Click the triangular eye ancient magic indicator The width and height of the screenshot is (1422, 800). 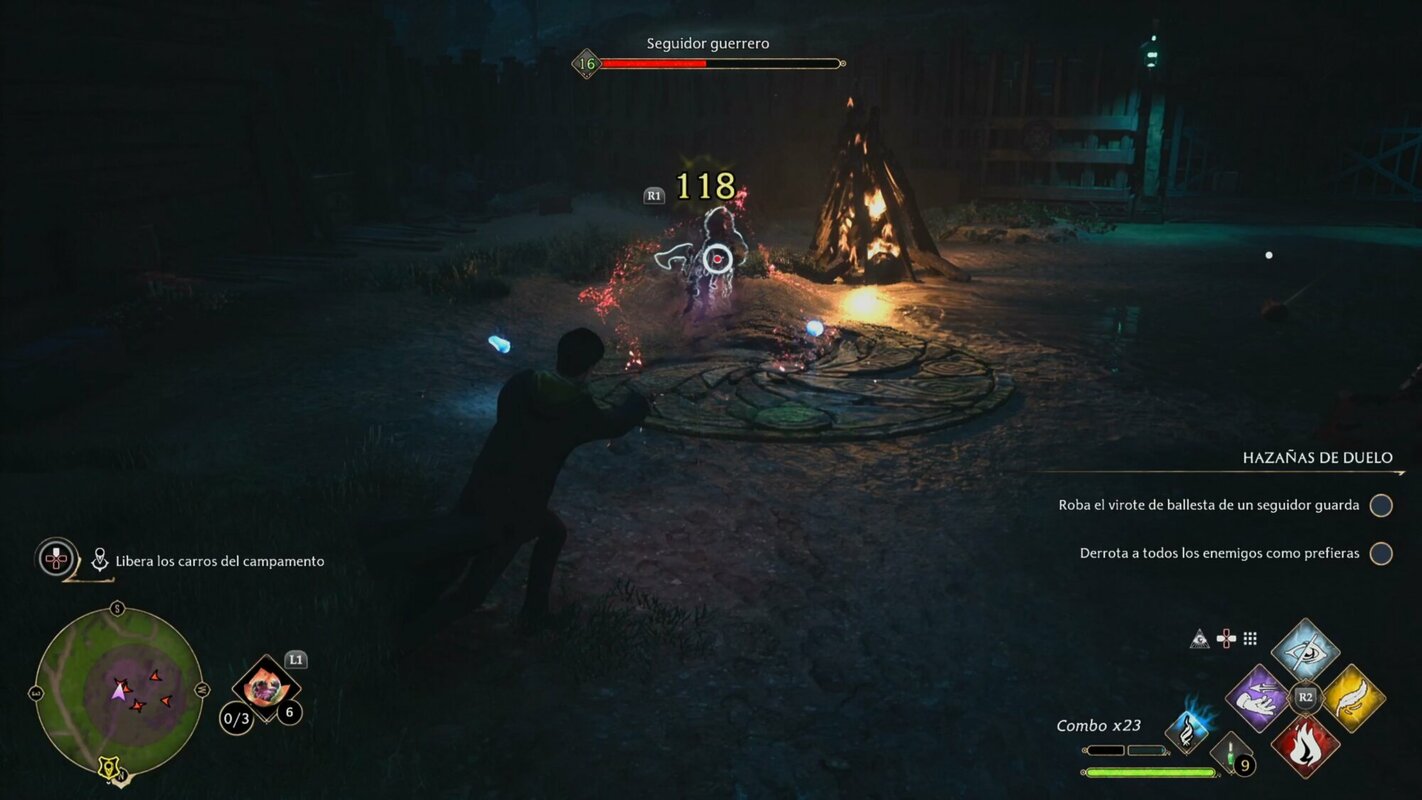click(x=1198, y=637)
